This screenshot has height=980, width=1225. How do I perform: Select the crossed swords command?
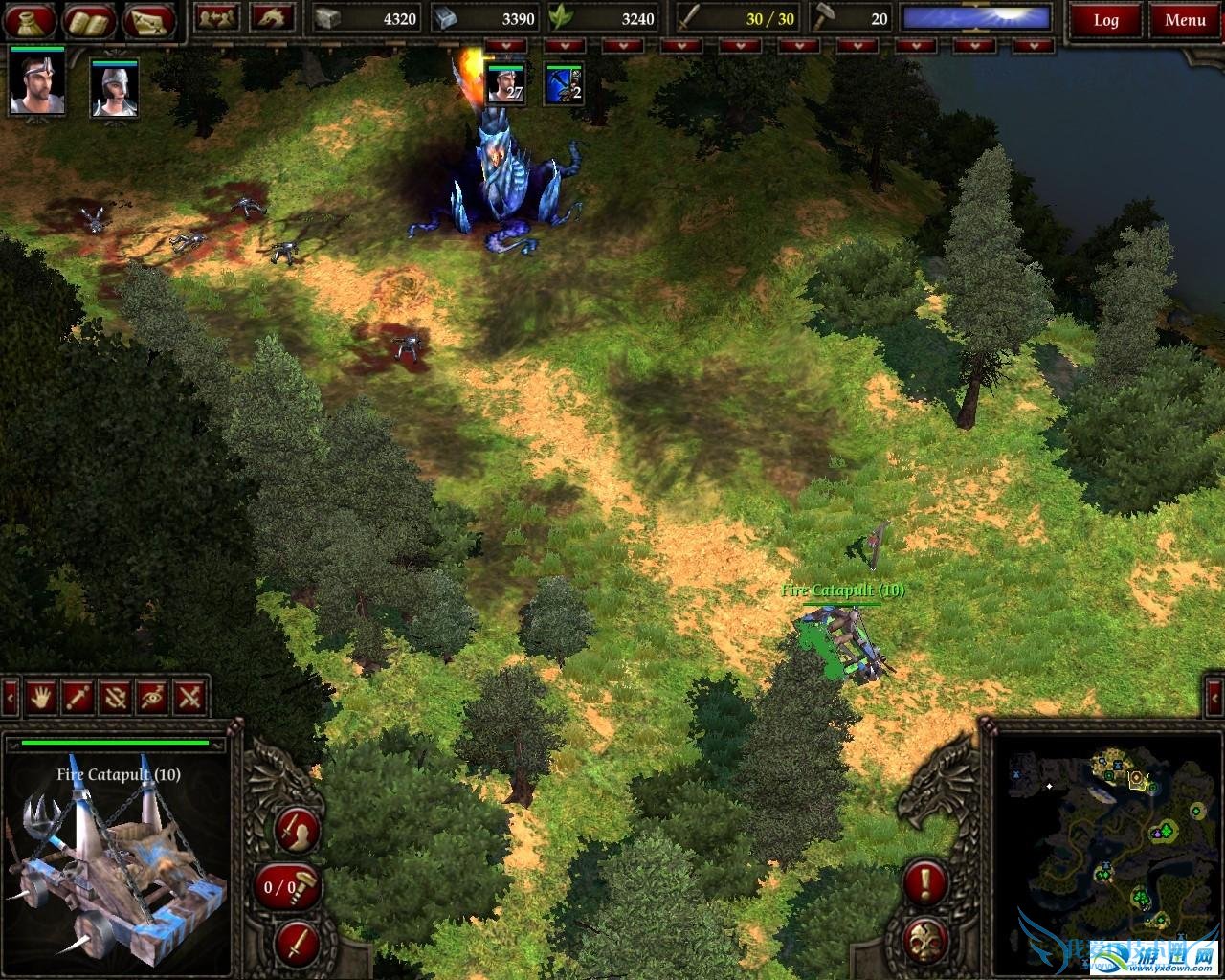point(190,697)
